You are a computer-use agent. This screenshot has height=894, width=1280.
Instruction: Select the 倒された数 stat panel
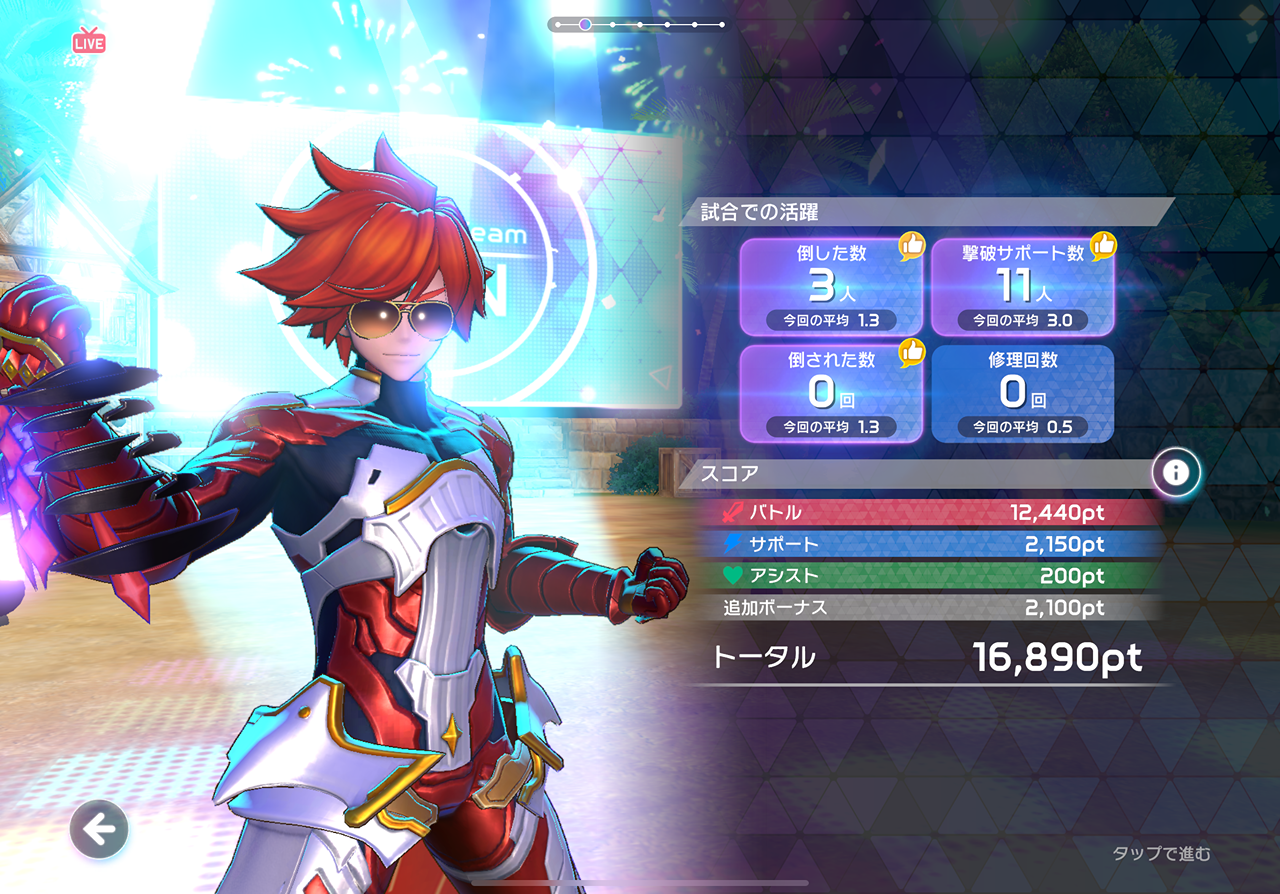pyautogui.click(x=831, y=393)
